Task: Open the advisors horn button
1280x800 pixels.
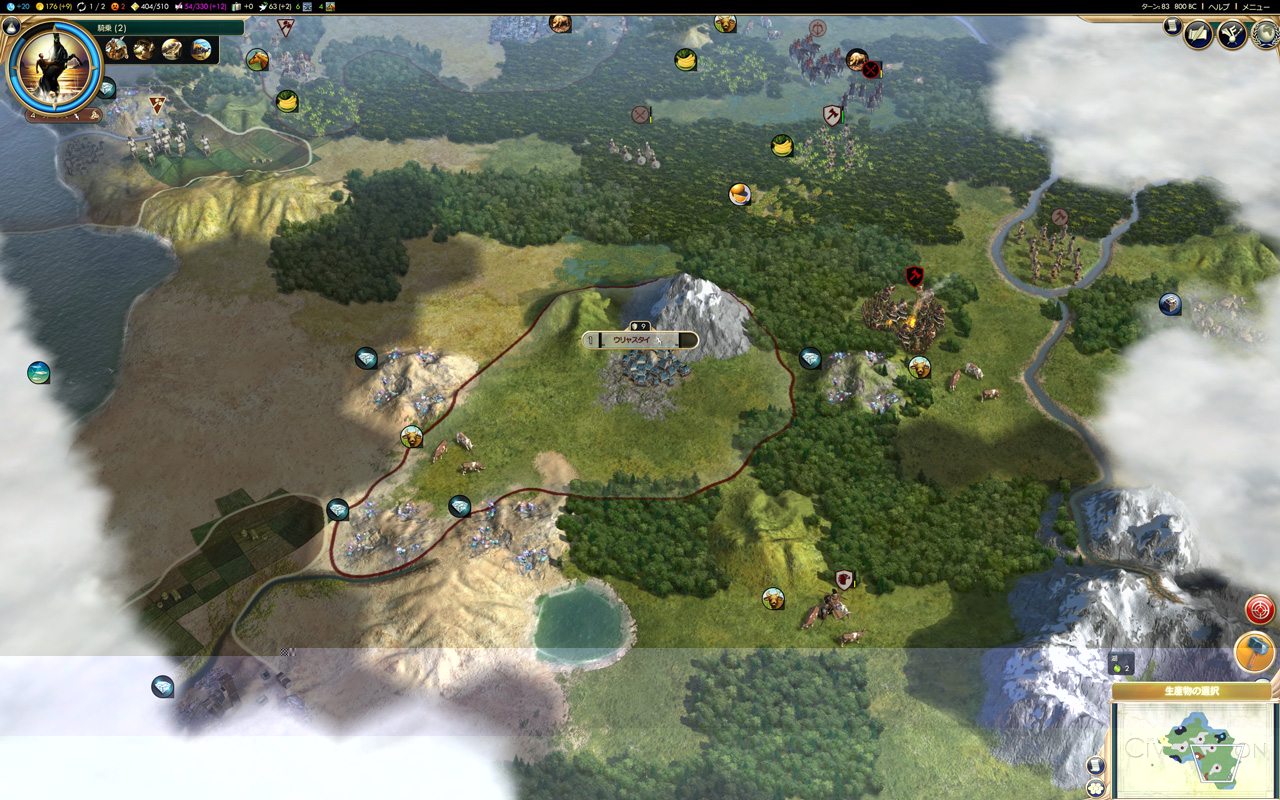Action: pos(1232,35)
